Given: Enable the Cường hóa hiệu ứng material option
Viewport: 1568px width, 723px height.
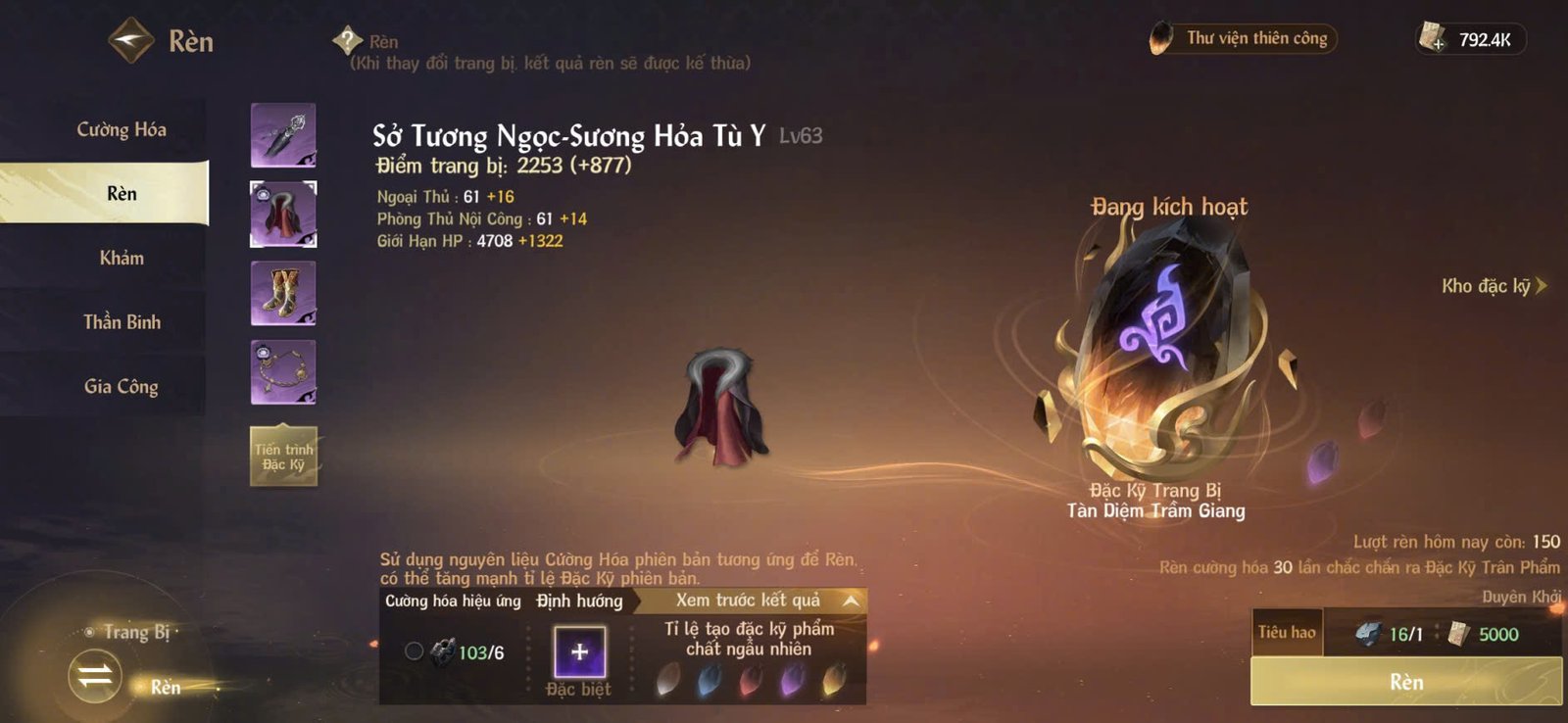Looking at the screenshot, I should point(415,651).
